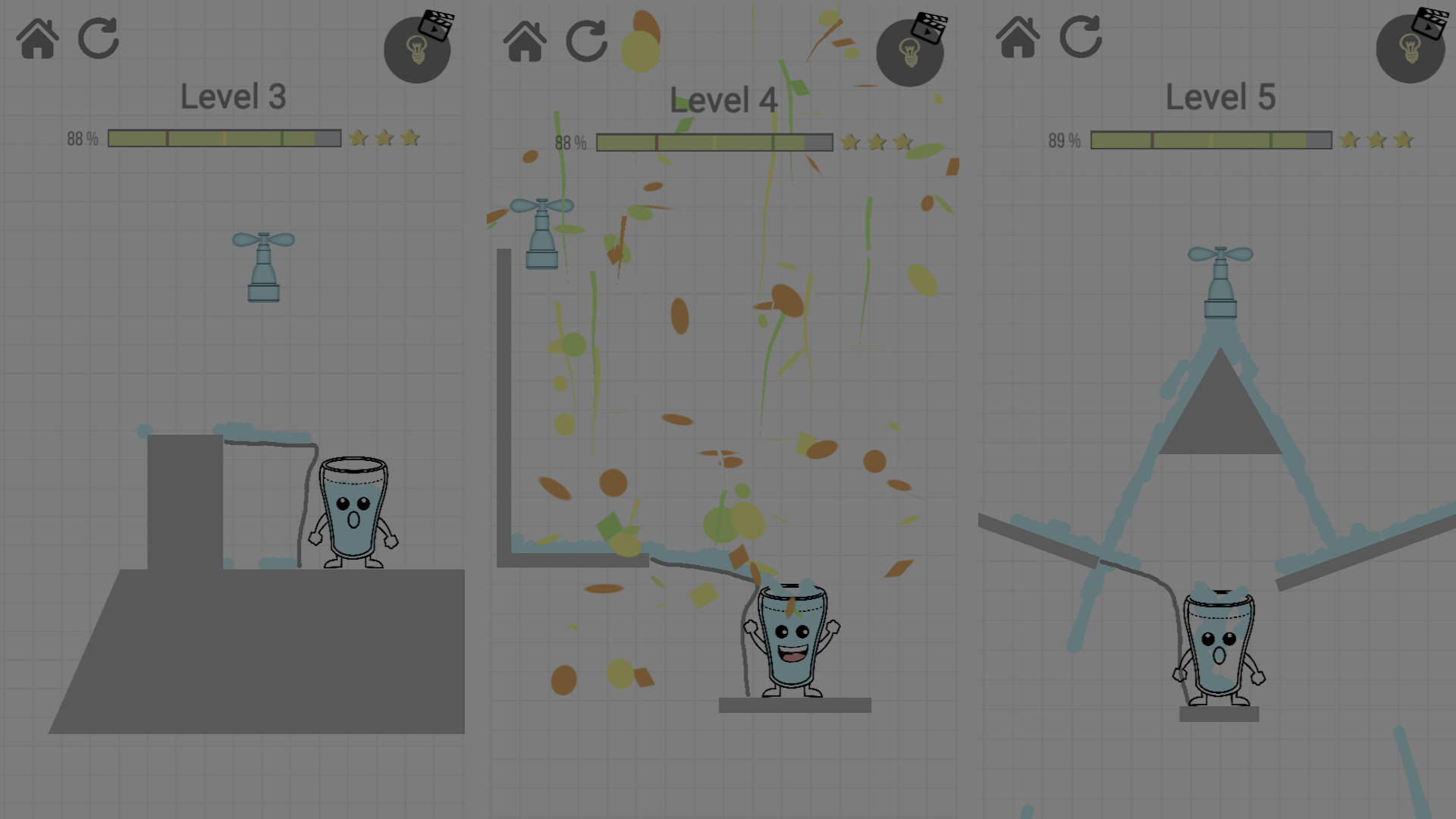Select the first star on Level 3

point(358,137)
